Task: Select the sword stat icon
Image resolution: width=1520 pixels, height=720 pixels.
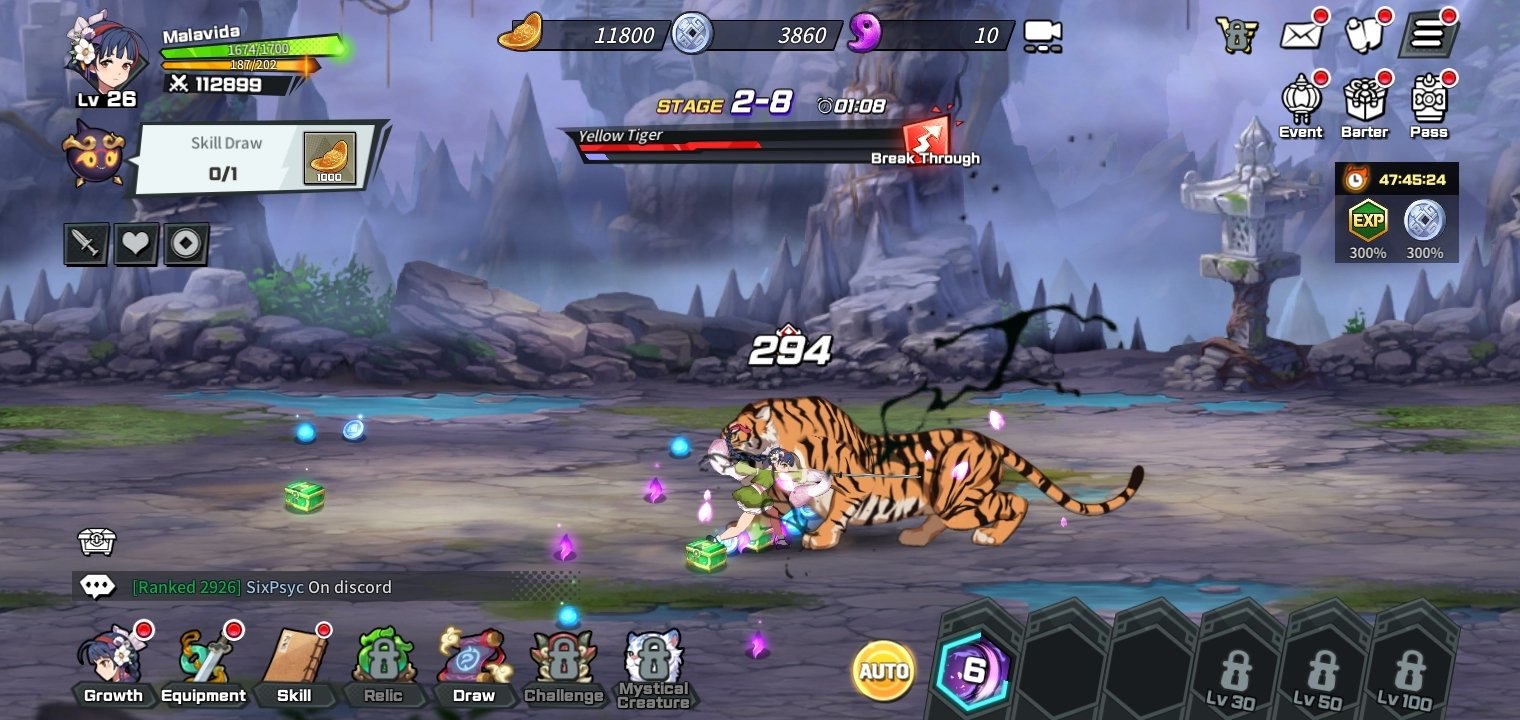Action: [86, 244]
